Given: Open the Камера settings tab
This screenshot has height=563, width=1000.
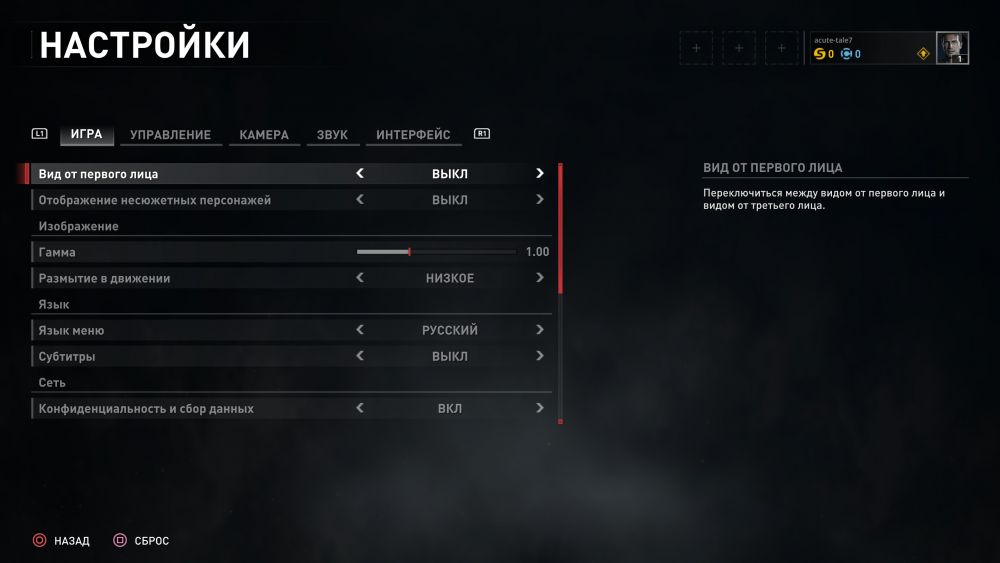Looking at the screenshot, I should [264, 135].
